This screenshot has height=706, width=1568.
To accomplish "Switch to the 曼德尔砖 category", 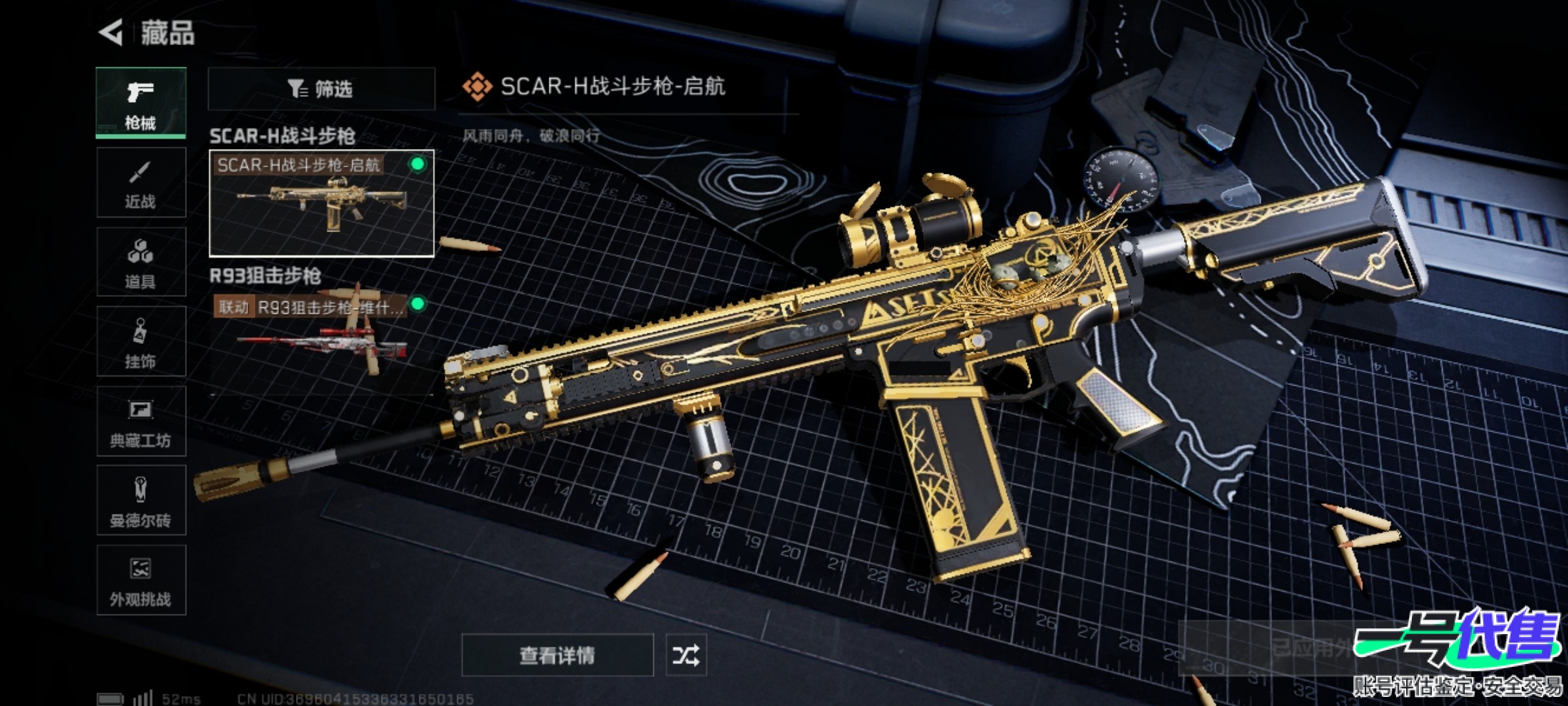I will click(x=140, y=501).
